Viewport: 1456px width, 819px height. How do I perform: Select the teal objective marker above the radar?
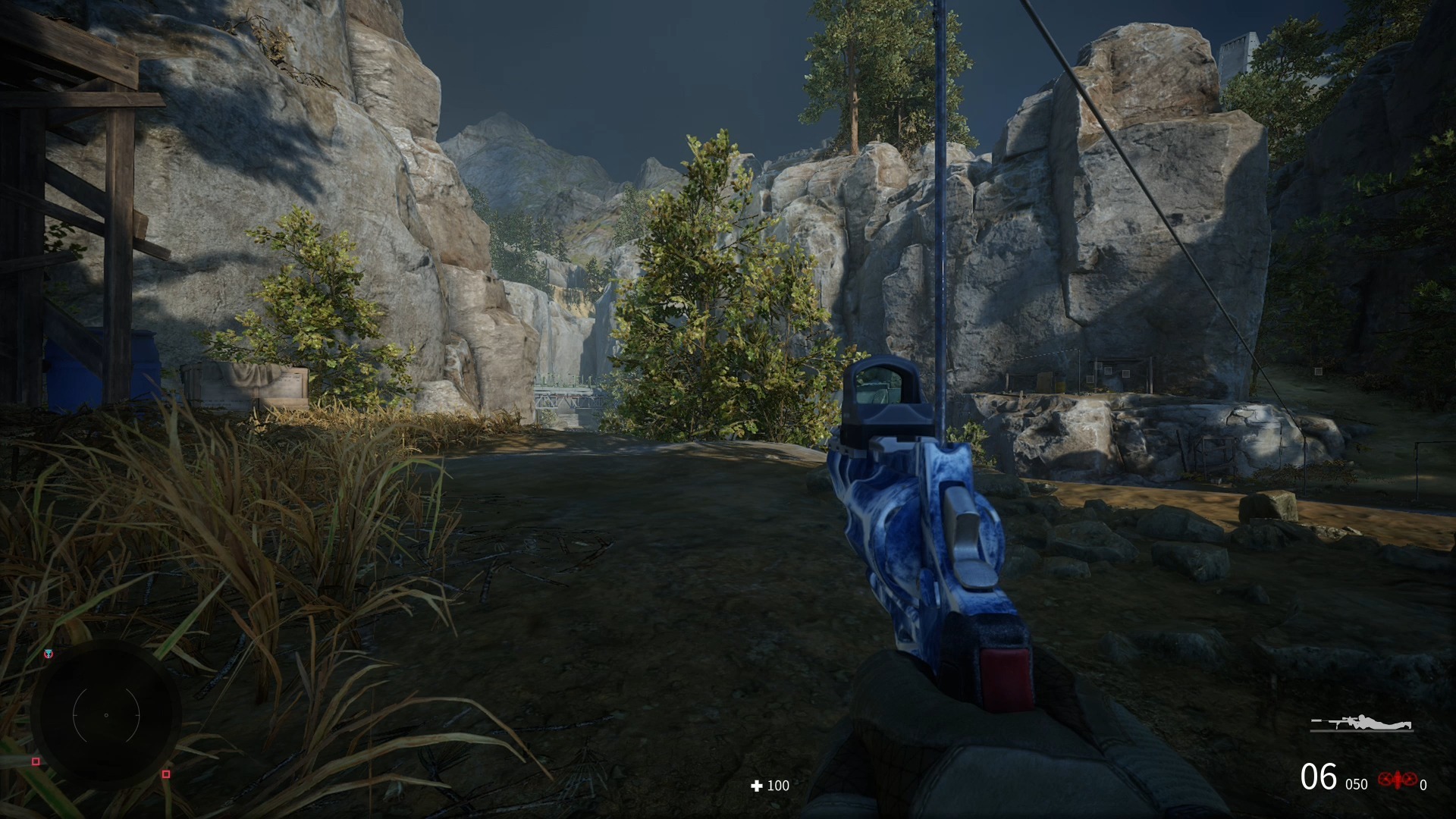49,654
